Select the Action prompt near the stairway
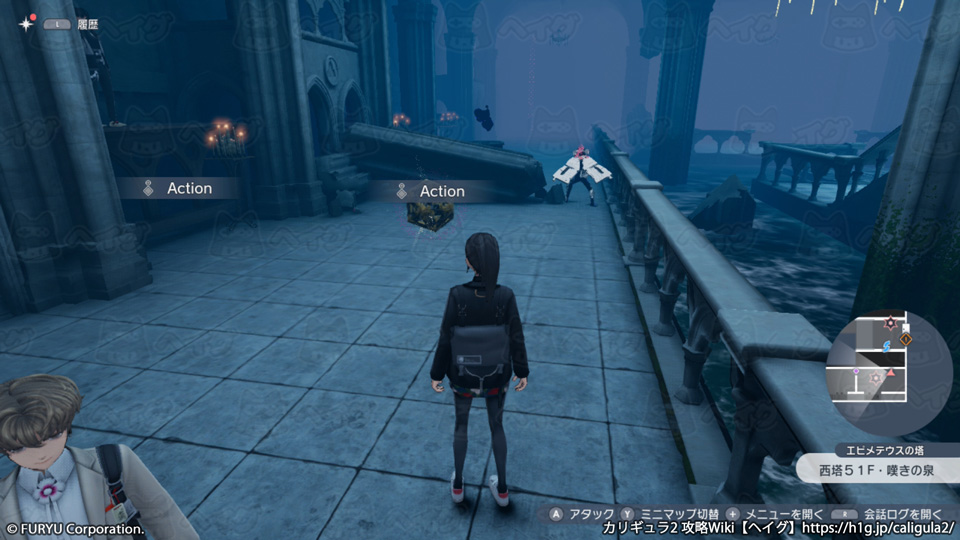The height and width of the screenshot is (540, 960). (x=178, y=188)
